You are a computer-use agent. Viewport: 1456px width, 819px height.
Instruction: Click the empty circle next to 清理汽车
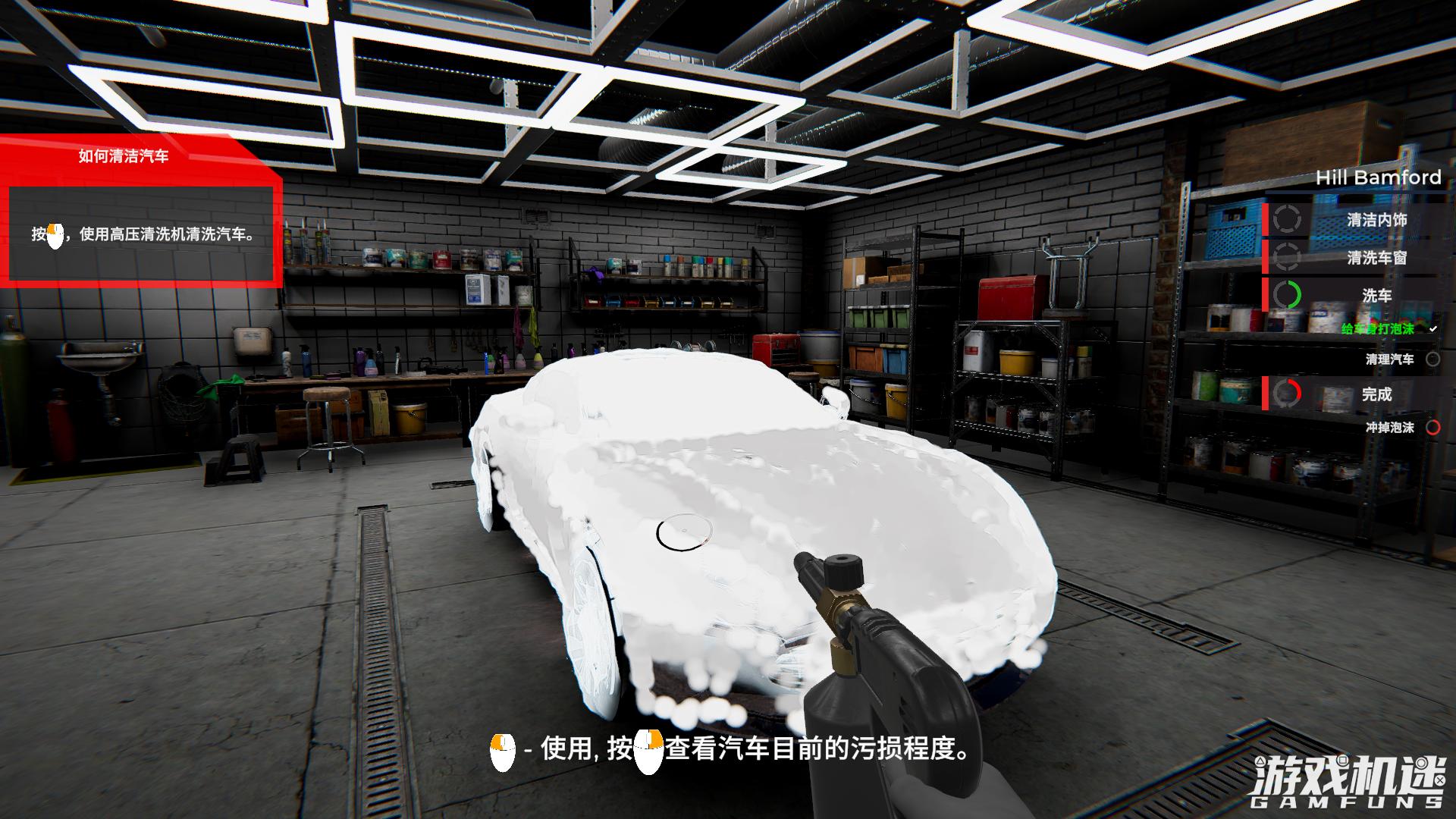click(x=1432, y=359)
